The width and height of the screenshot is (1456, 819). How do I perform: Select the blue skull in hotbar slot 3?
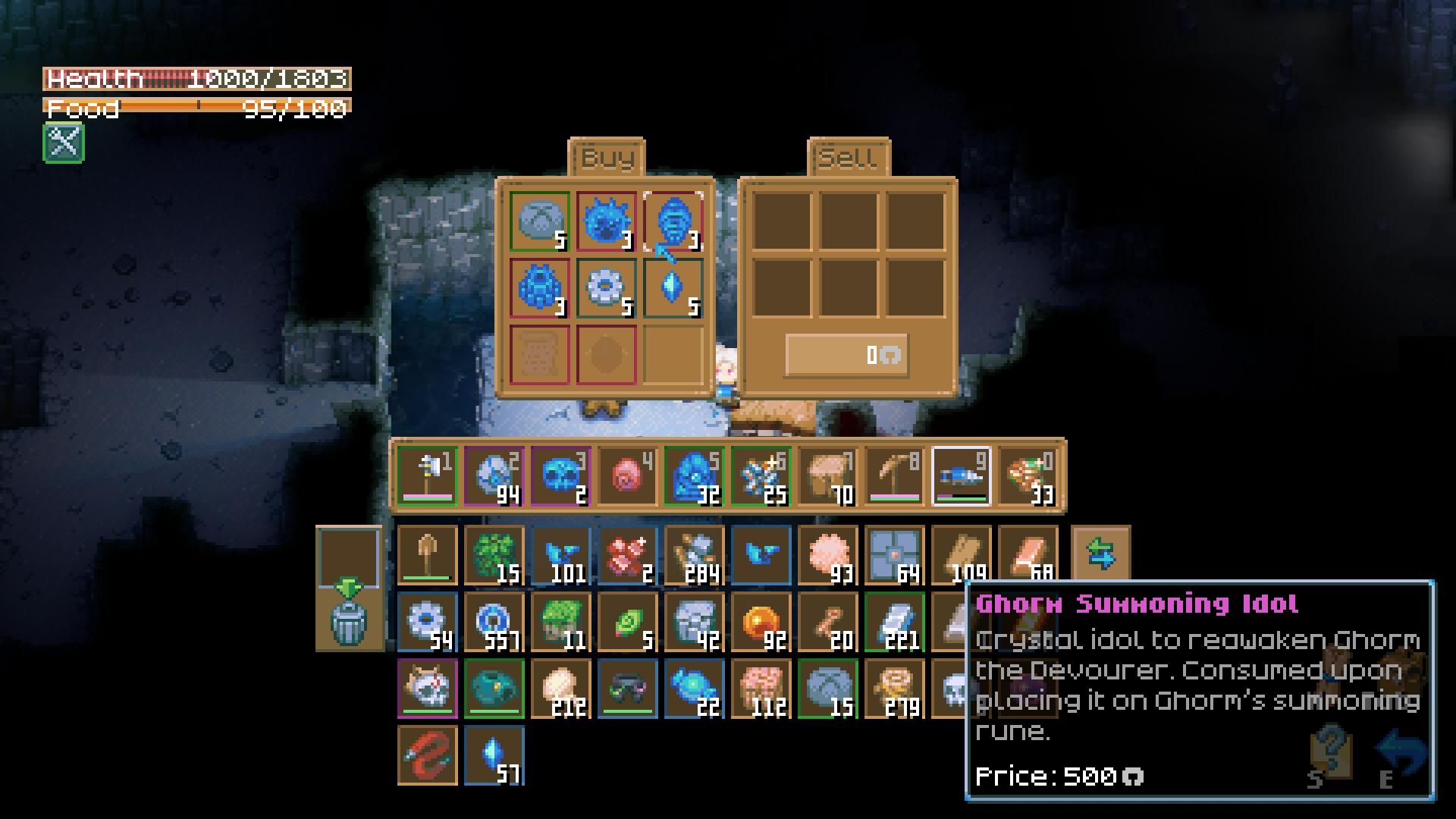pos(560,475)
